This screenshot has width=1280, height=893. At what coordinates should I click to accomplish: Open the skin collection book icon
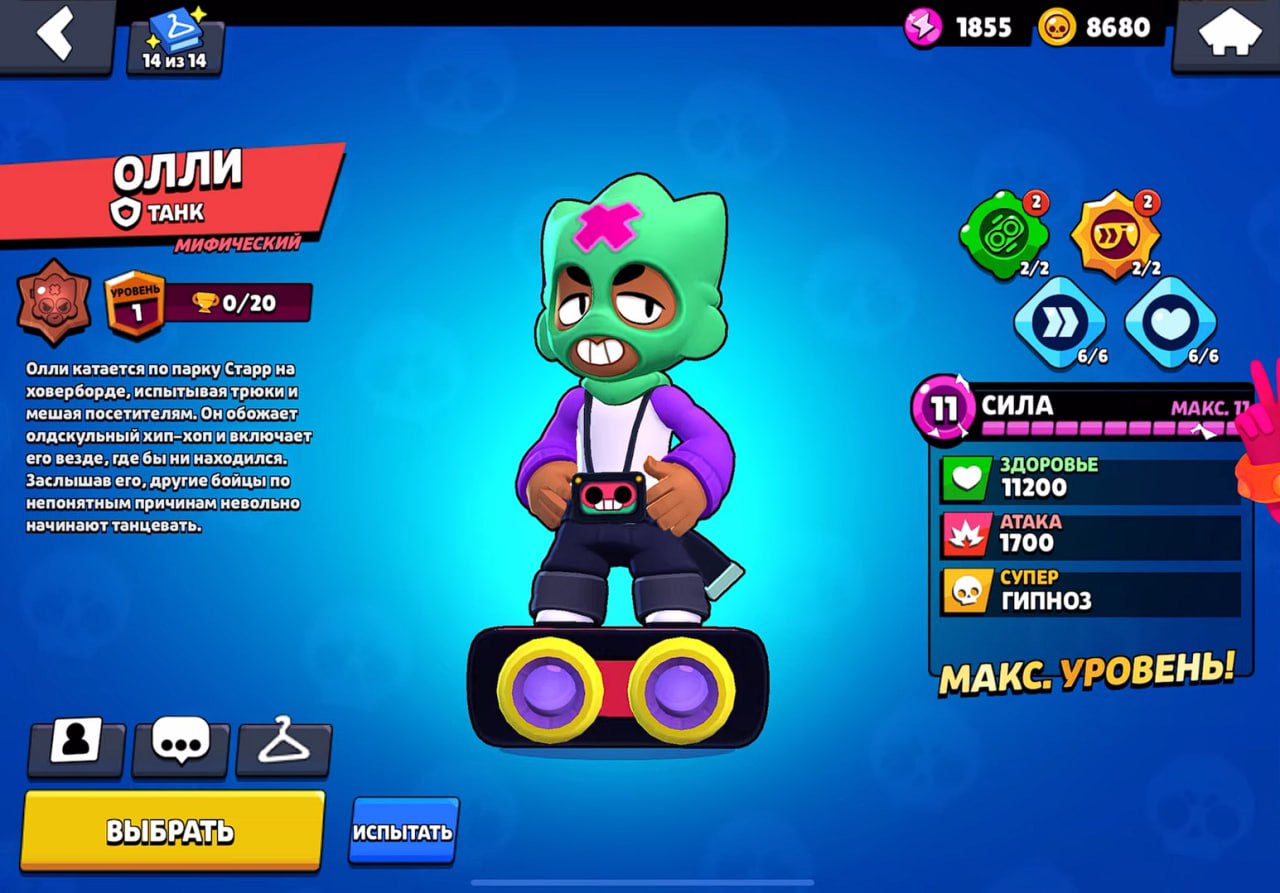tap(175, 41)
